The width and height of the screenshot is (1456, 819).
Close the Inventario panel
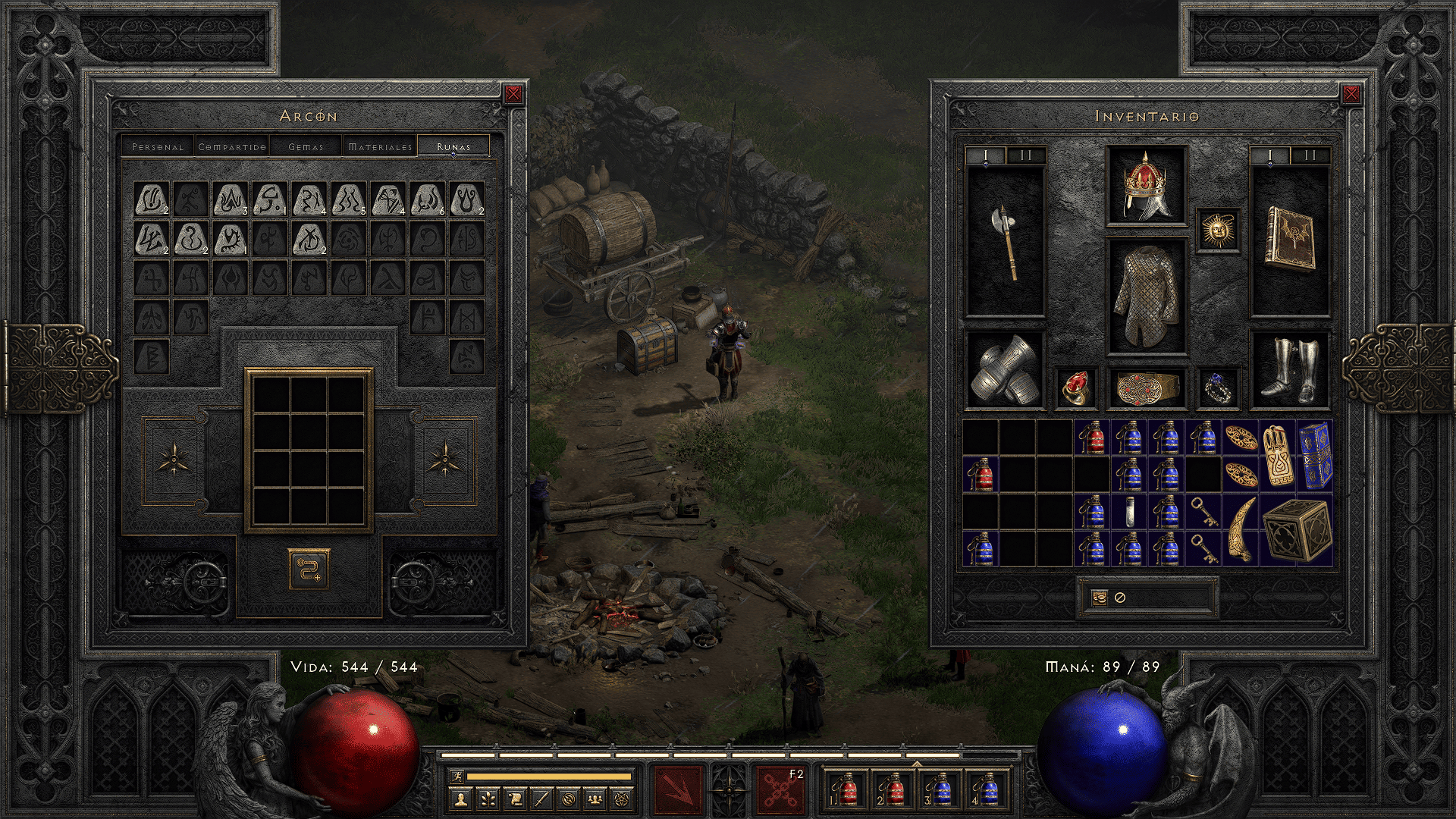click(x=1351, y=94)
